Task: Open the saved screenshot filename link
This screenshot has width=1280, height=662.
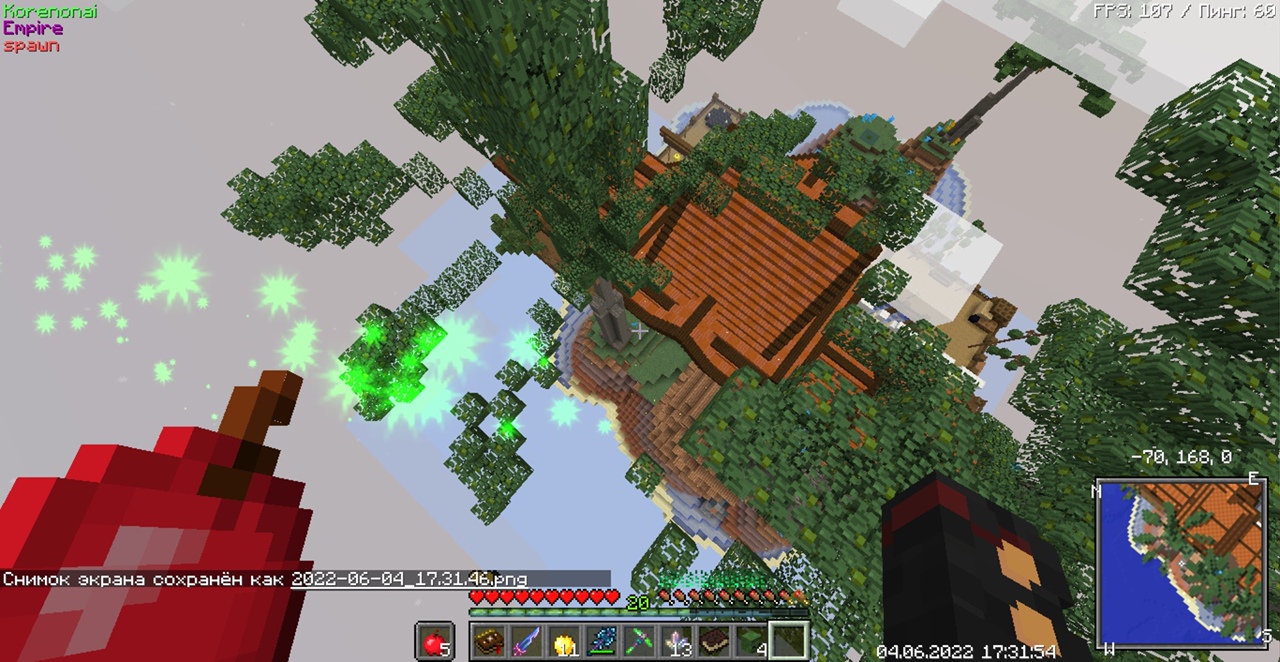Action: tap(409, 579)
